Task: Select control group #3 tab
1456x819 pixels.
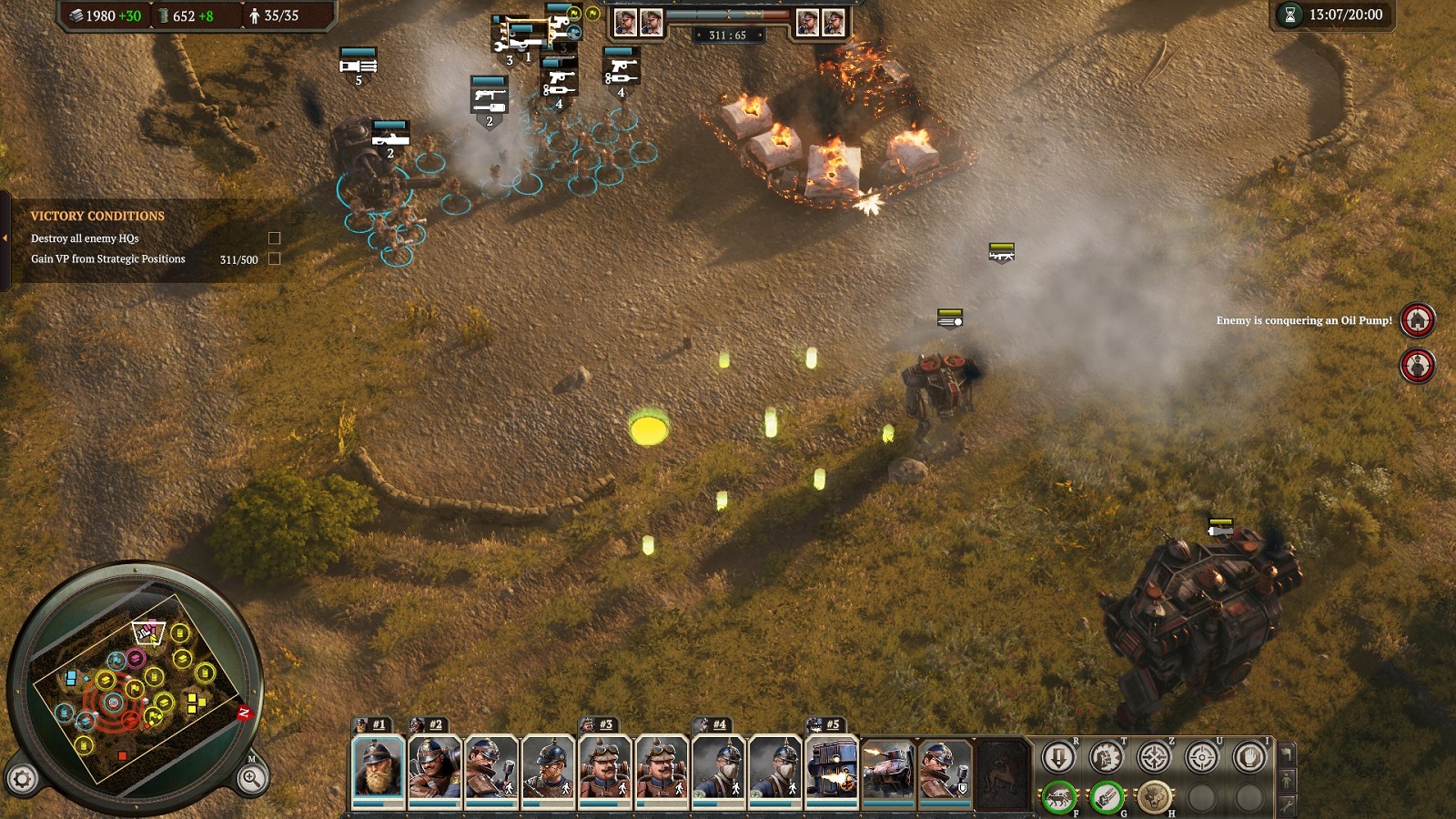Action: 600,724
